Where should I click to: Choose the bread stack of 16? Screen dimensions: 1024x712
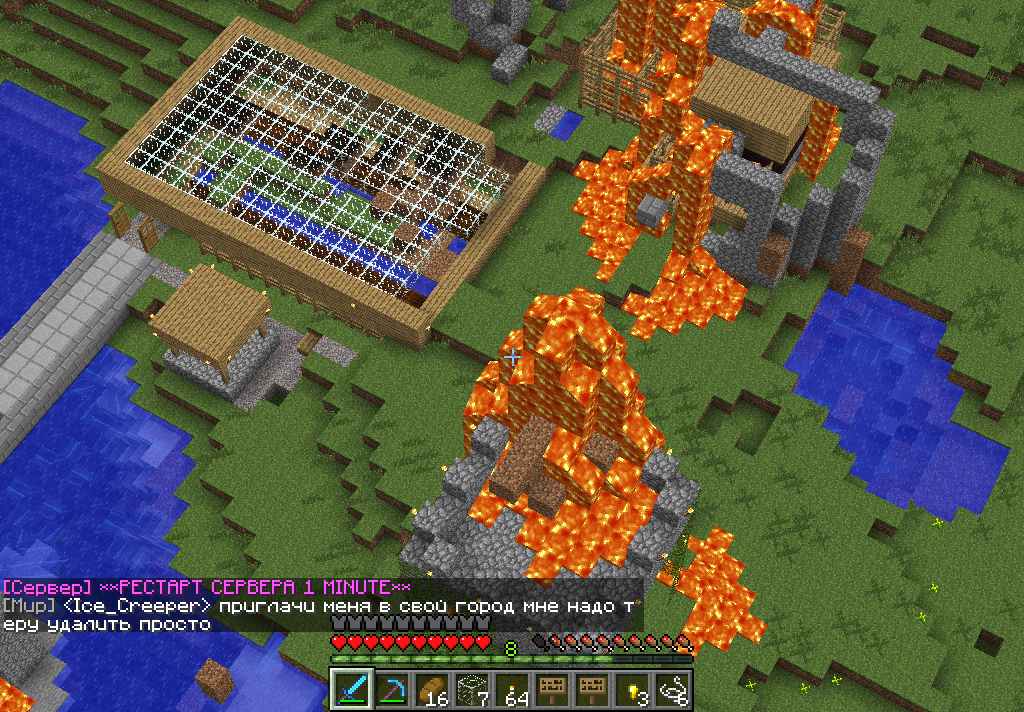pyautogui.click(x=432, y=689)
